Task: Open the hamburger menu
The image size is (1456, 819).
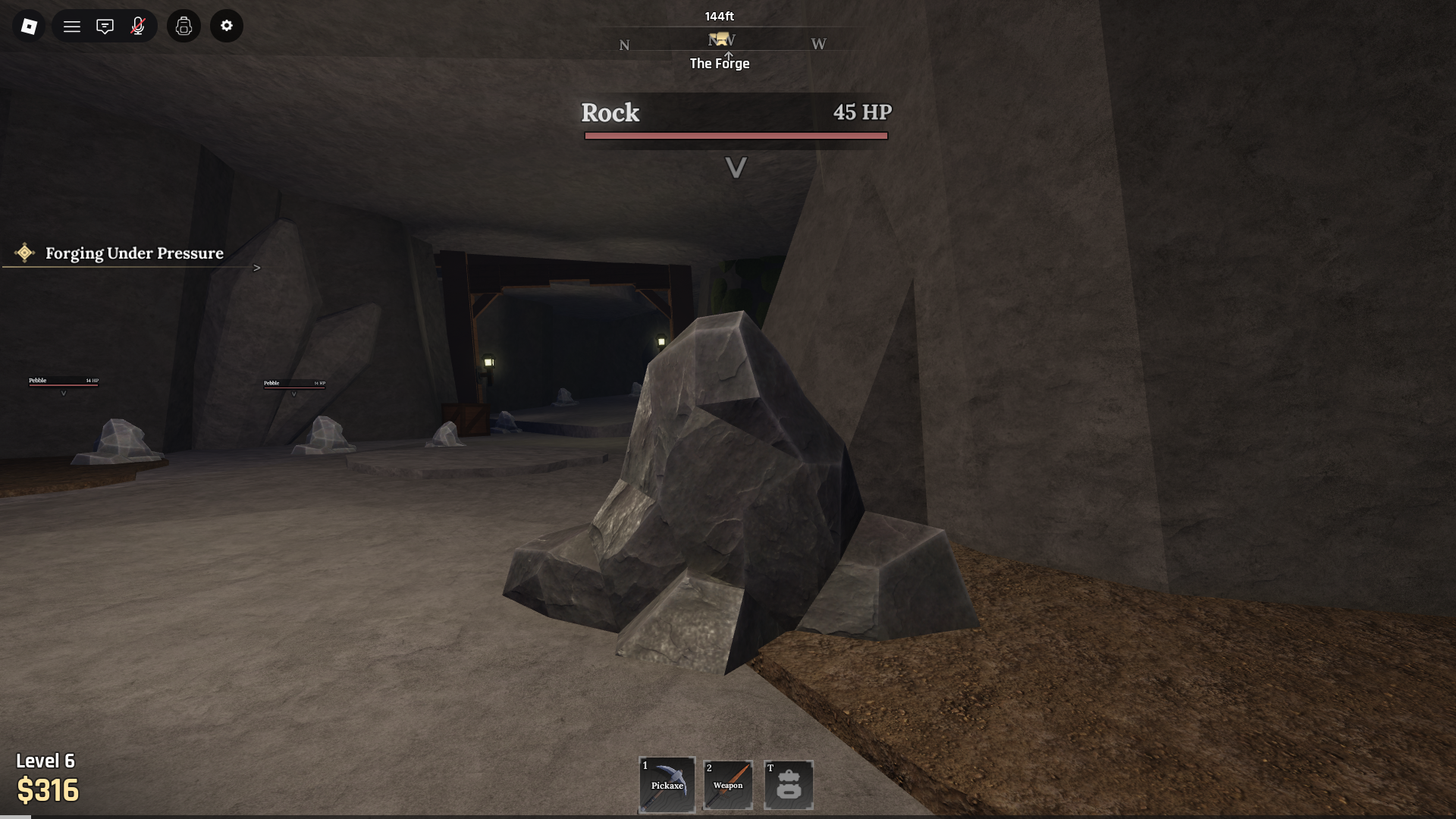Action: pyautogui.click(x=72, y=26)
